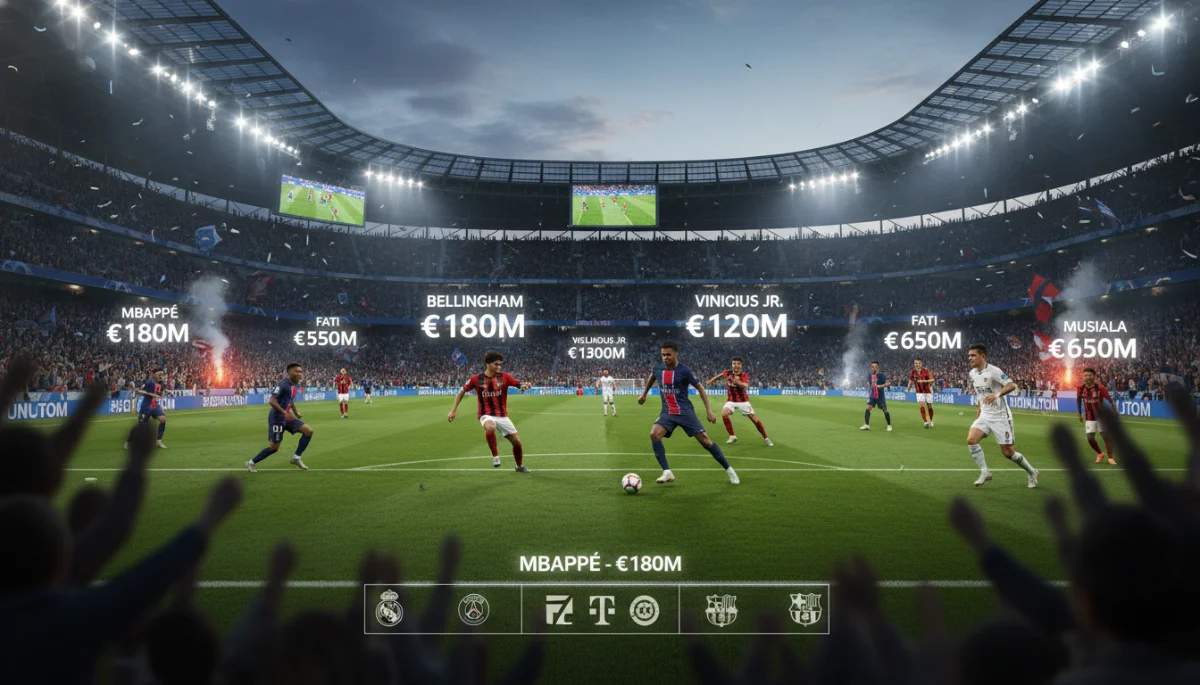The image size is (1200, 685).
Task: Select the Real Madrid crest
Action: tap(389, 608)
